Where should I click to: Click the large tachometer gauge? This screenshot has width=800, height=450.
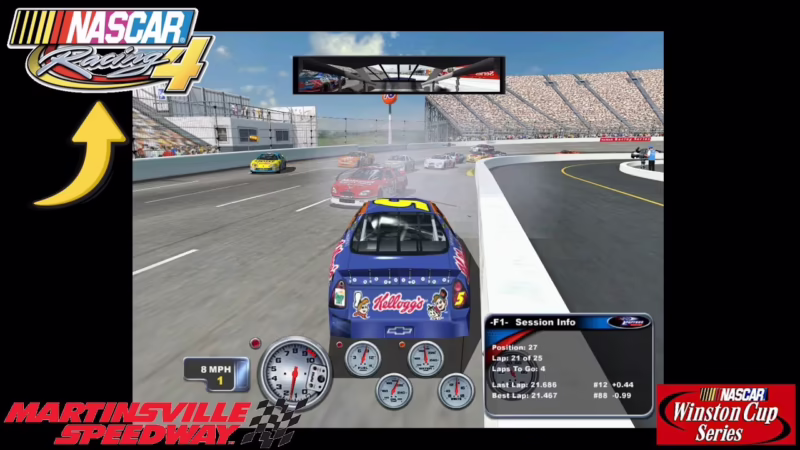[x=293, y=373]
